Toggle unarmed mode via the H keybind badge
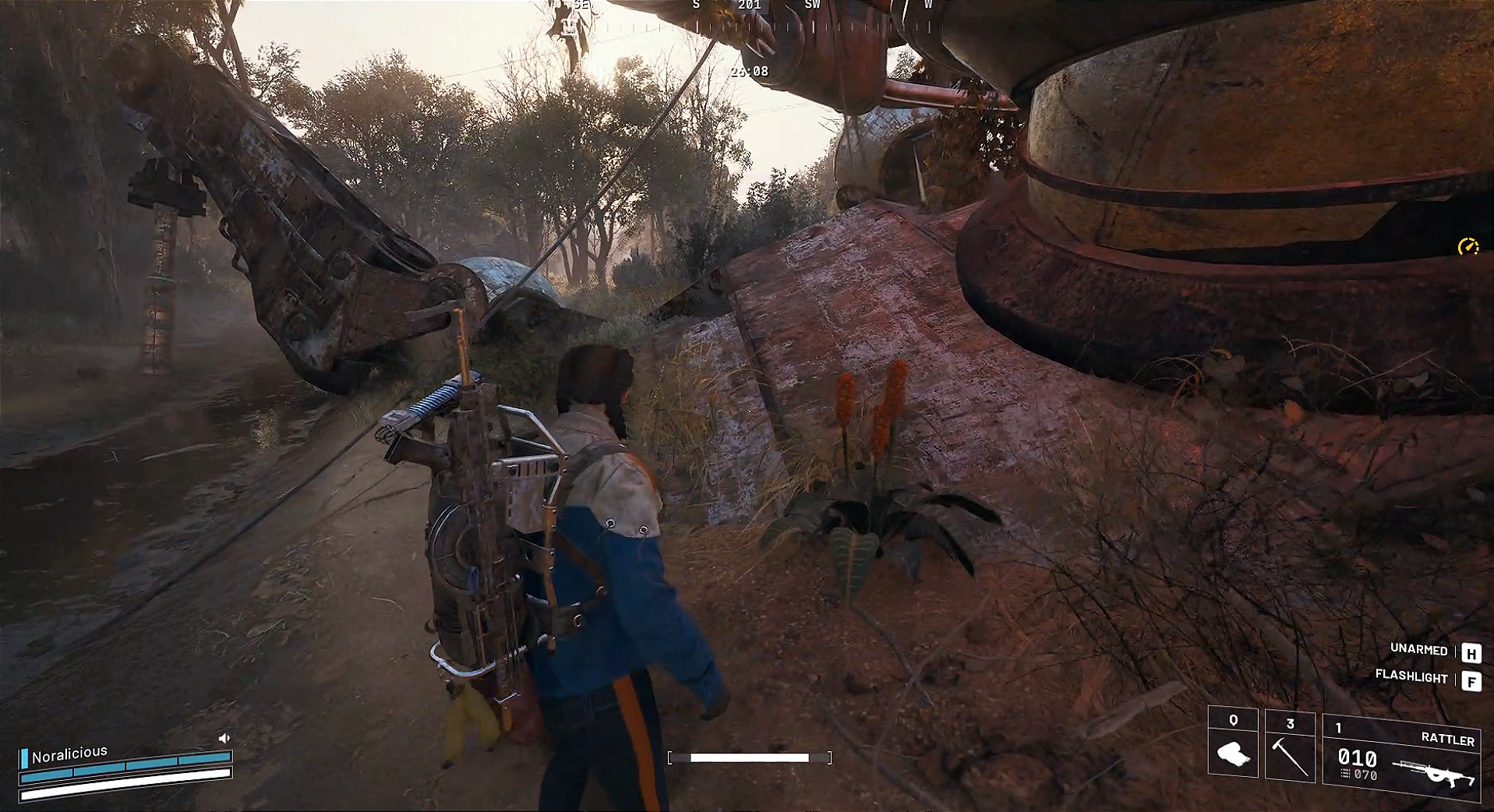The image size is (1494, 812). tap(1471, 652)
